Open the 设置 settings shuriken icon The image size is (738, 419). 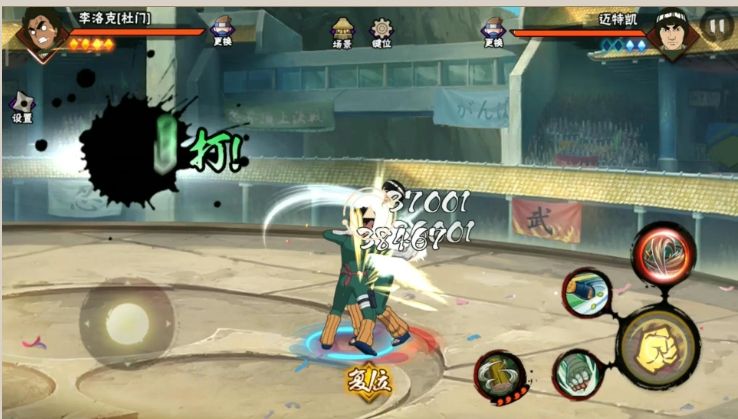[22, 105]
